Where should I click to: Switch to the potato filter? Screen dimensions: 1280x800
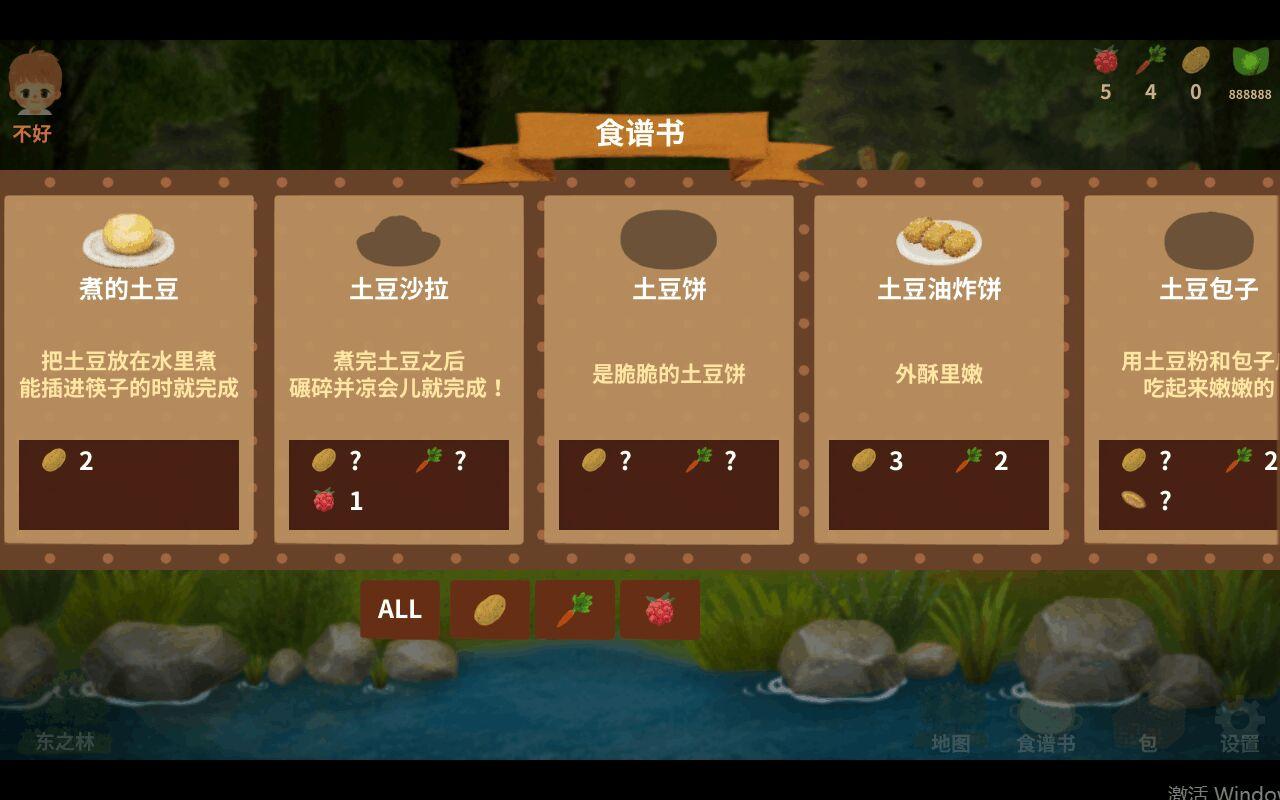click(489, 609)
